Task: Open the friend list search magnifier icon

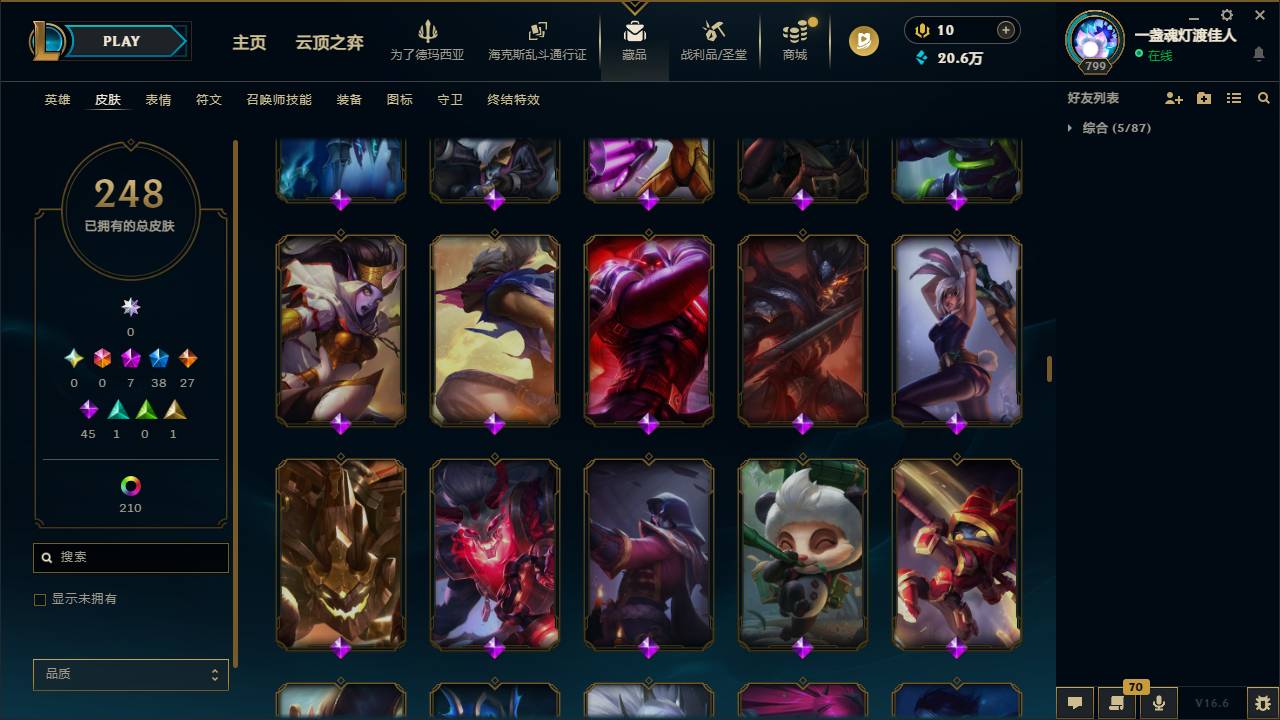Action: point(1264,97)
